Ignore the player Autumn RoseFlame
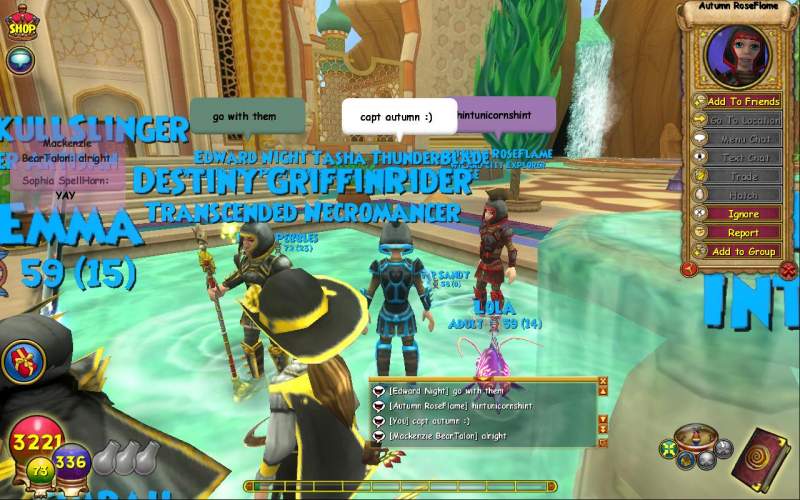The width and height of the screenshot is (800, 500). click(x=743, y=214)
